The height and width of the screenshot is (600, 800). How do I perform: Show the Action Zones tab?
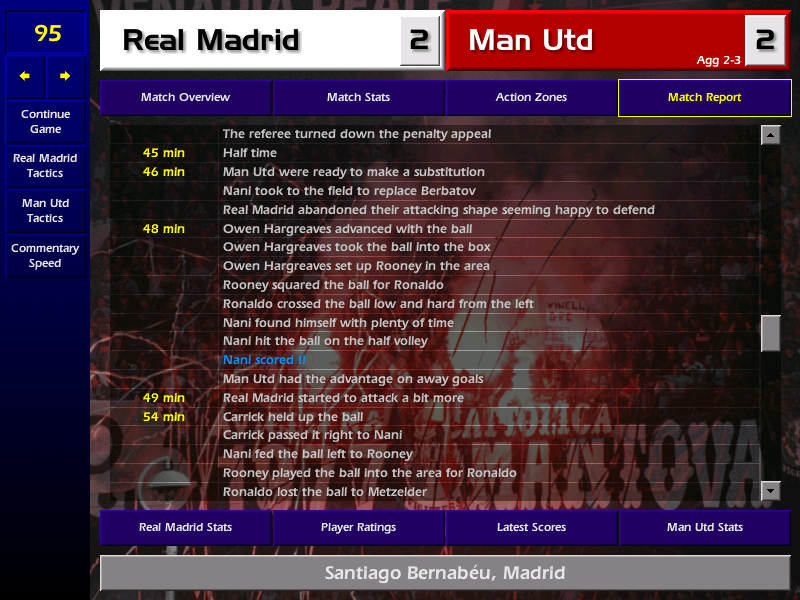[x=531, y=97]
